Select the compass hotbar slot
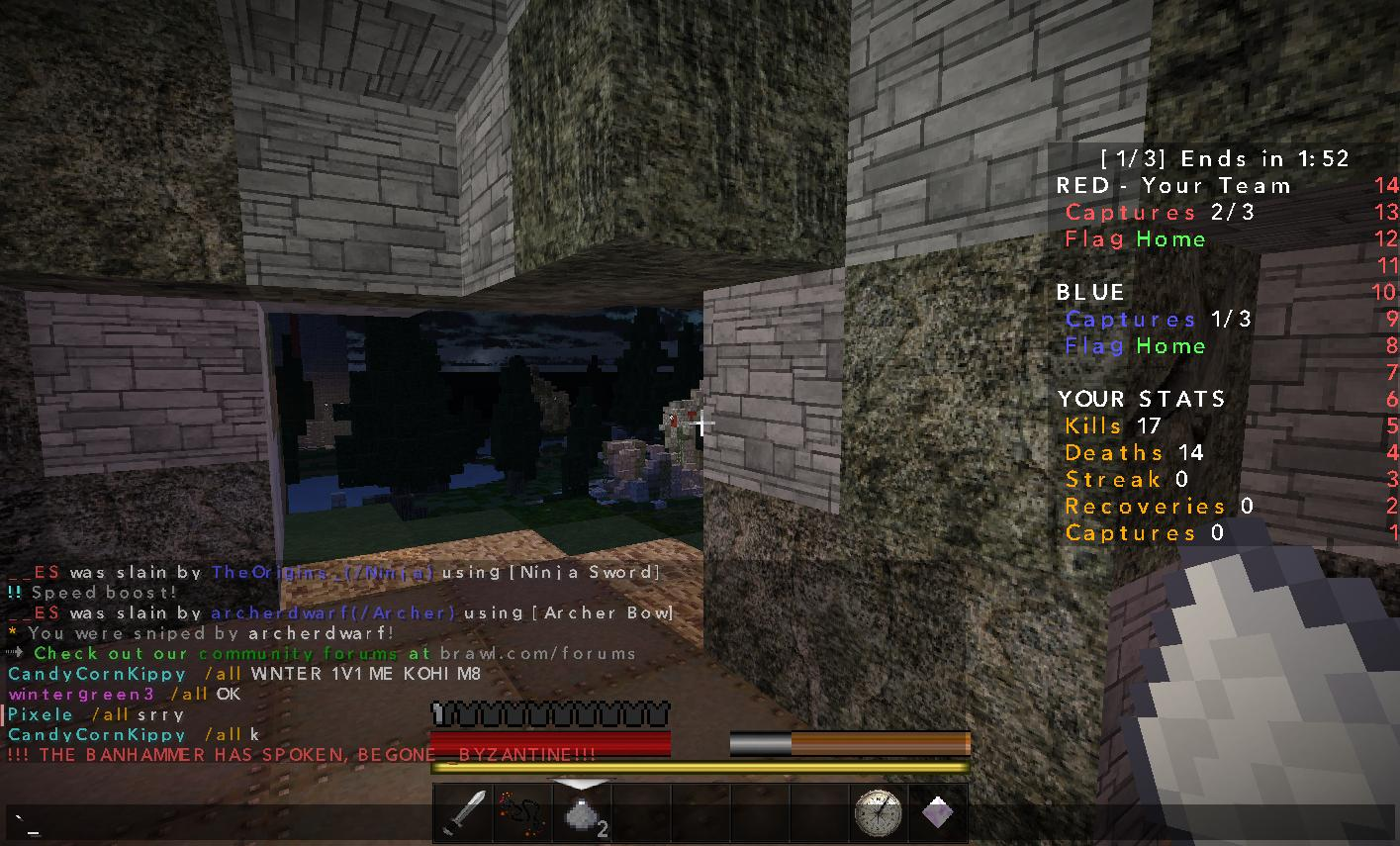 tap(878, 813)
